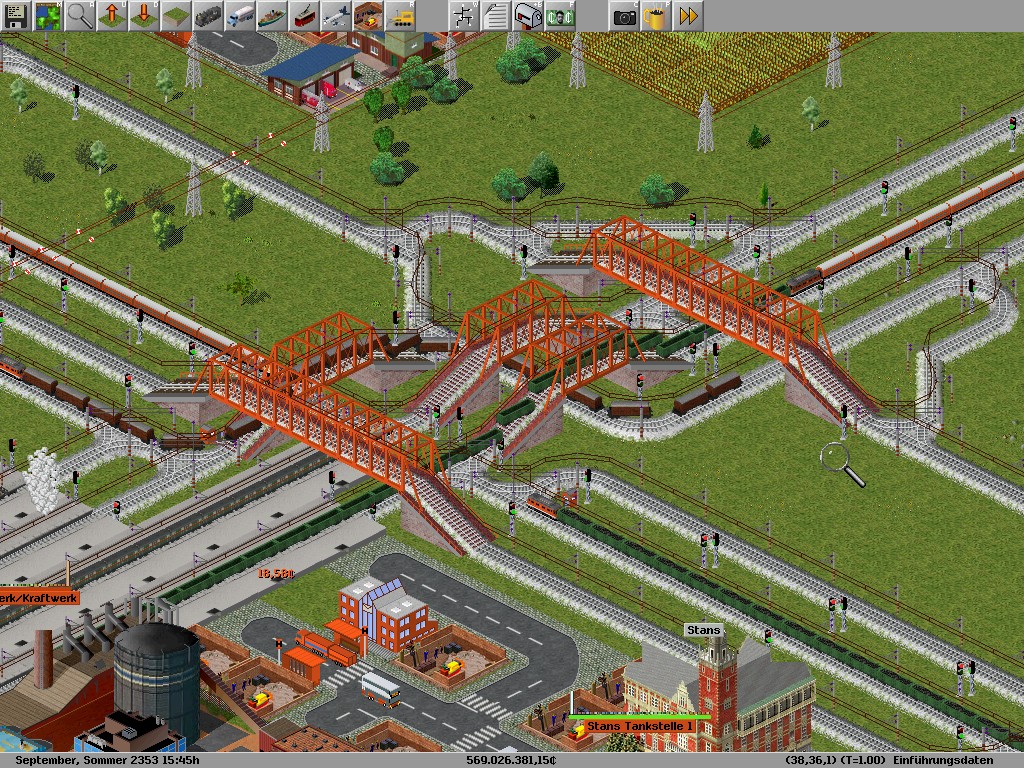Show the minimap window
This screenshot has width=1024, height=768.
pos(48,16)
